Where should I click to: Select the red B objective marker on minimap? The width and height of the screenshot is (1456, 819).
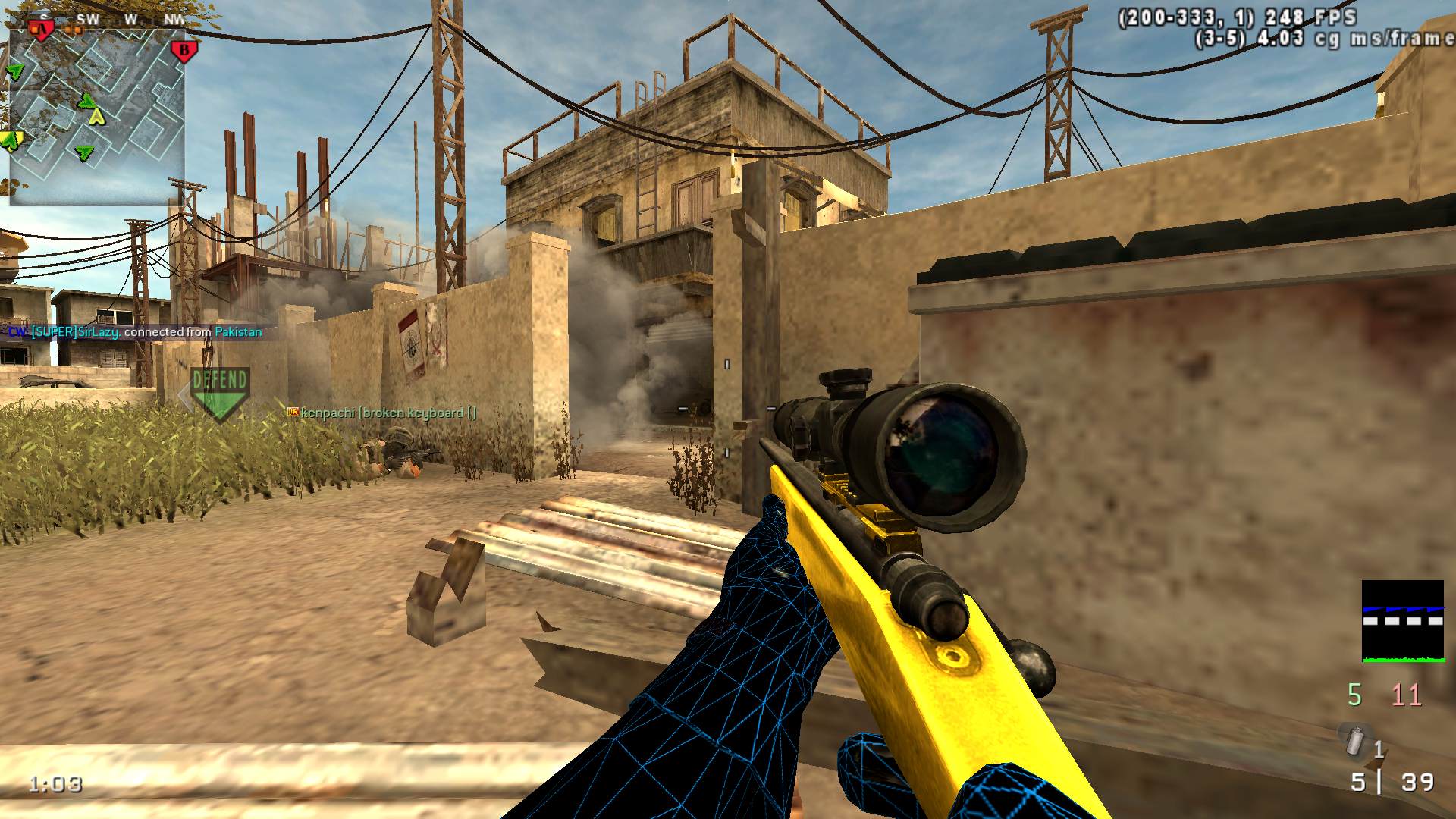pos(184,52)
